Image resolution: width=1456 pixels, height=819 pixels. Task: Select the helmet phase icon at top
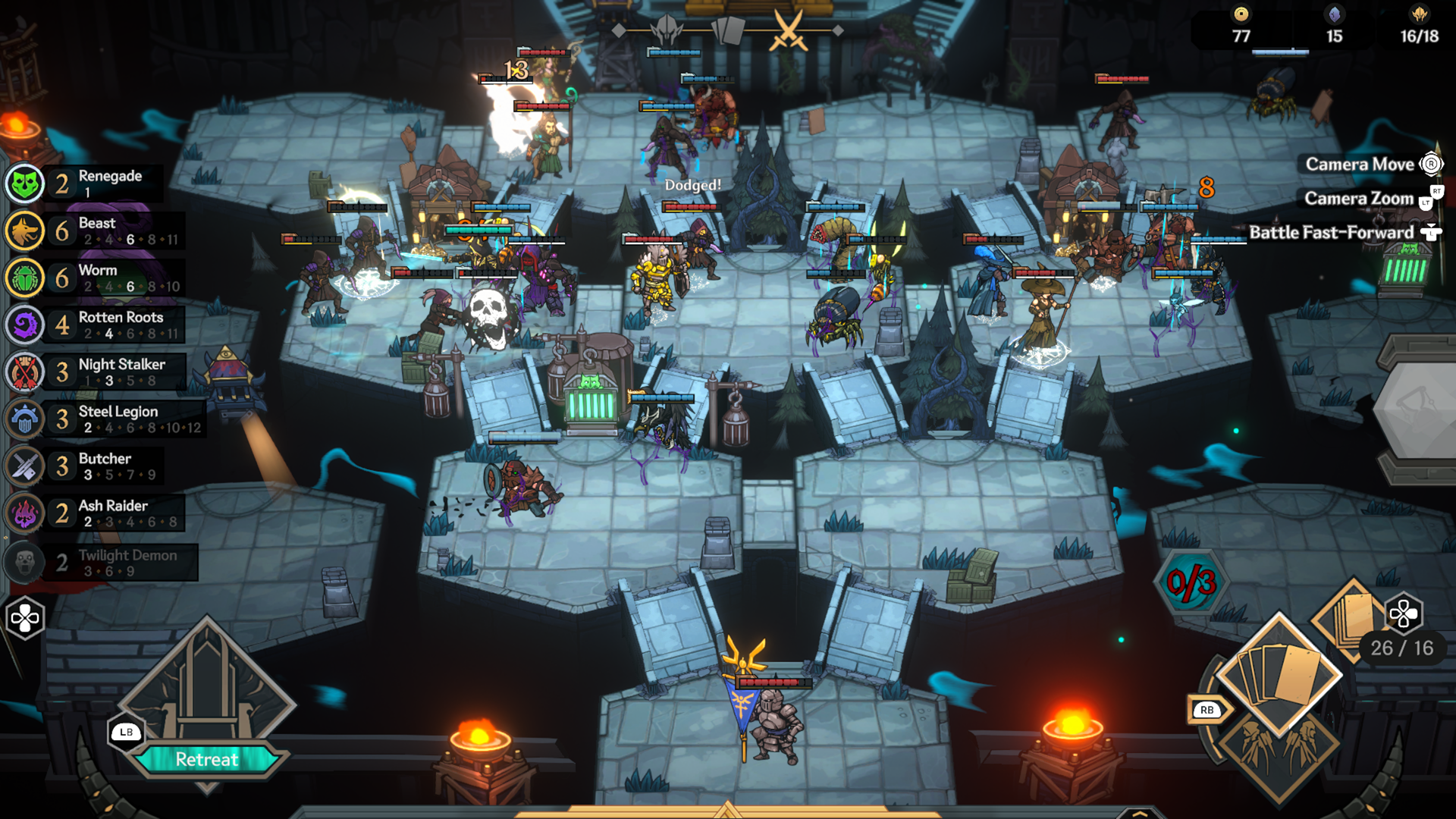coord(667,31)
